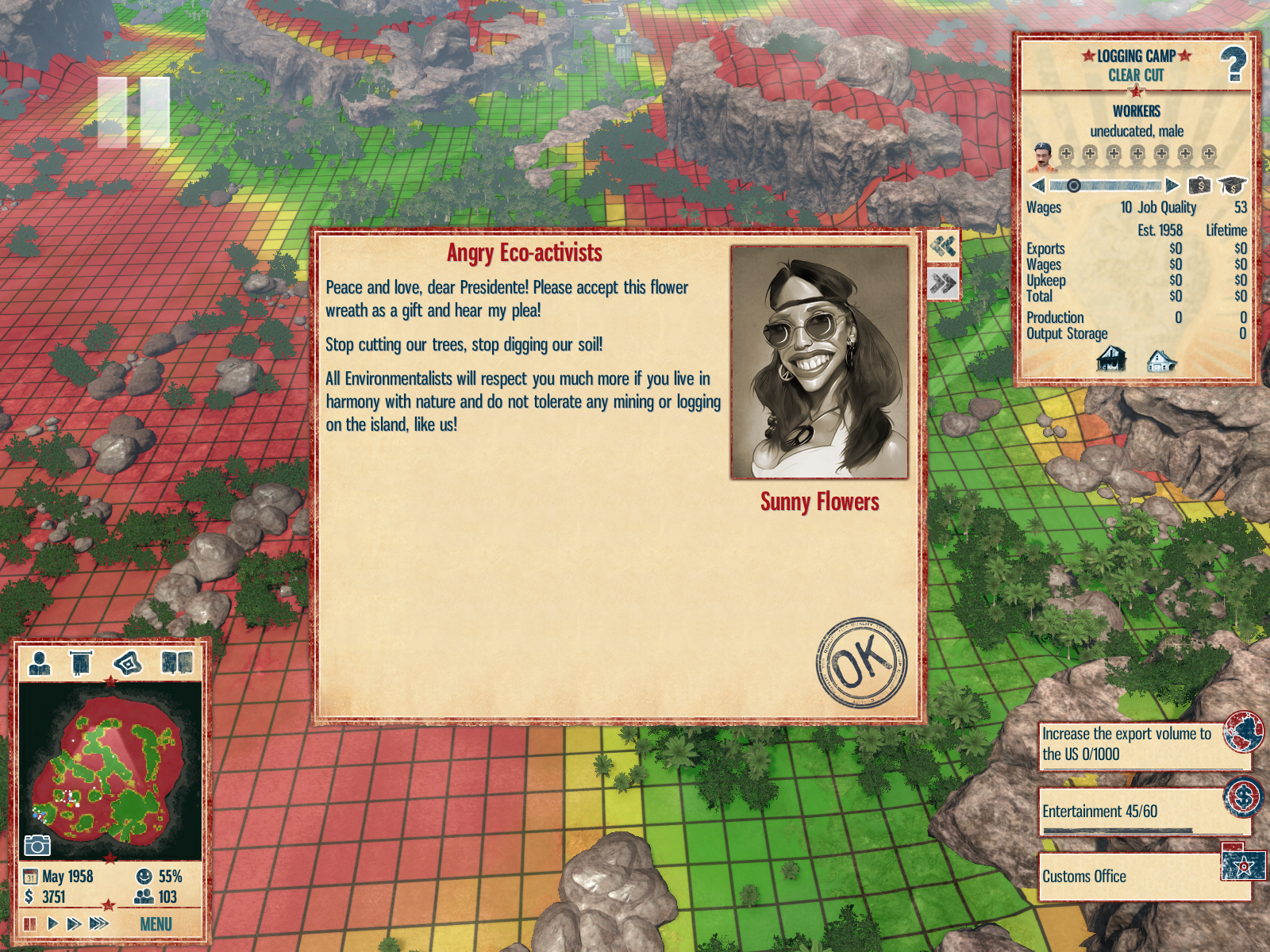The image size is (1270, 952).
Task: Select the light barn icon in Logging Camp panel
Action: tap(1161, 361)
